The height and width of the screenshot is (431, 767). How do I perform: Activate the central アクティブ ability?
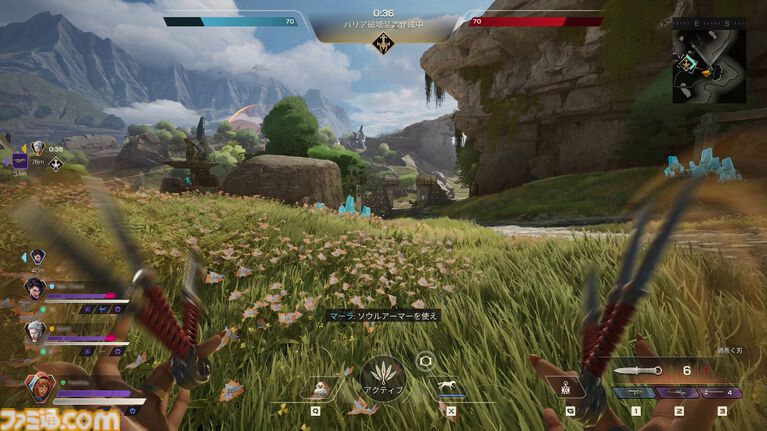[383, 379]
